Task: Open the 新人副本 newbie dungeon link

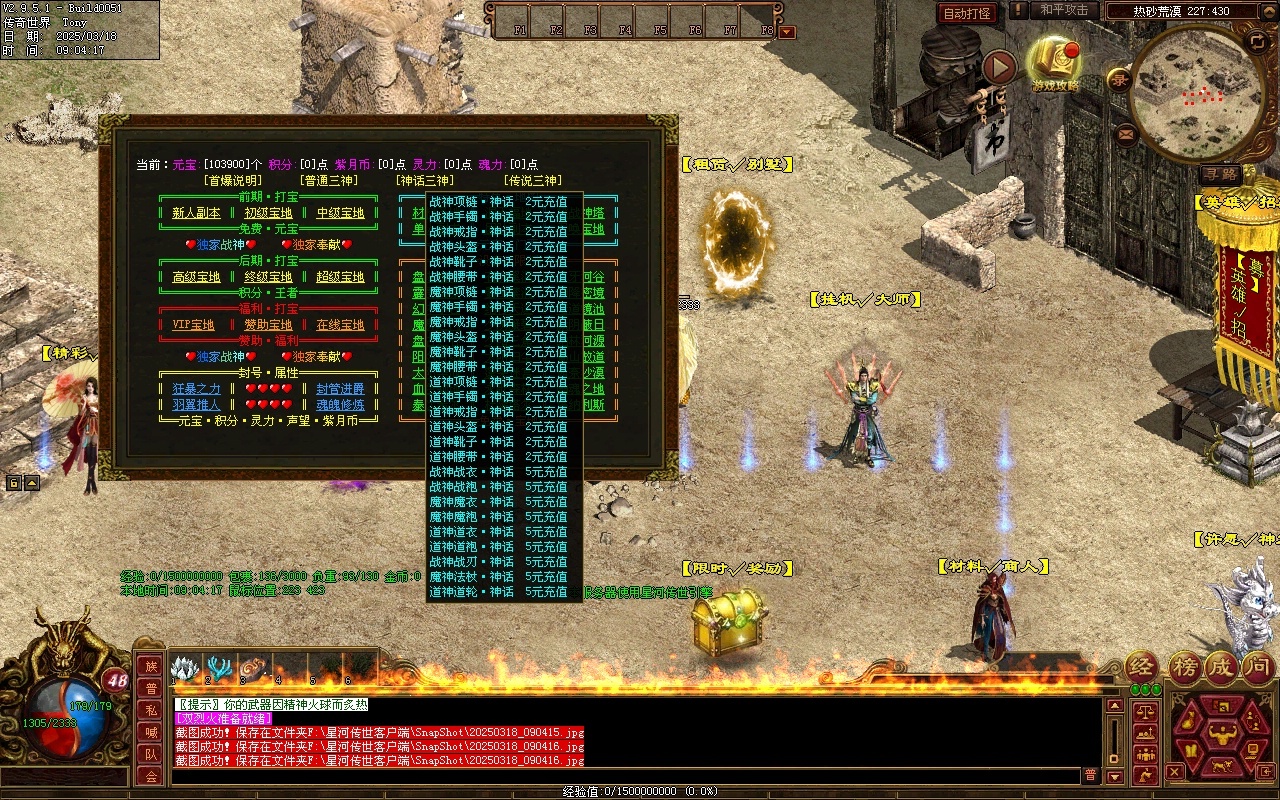Action: coord(196,213)
